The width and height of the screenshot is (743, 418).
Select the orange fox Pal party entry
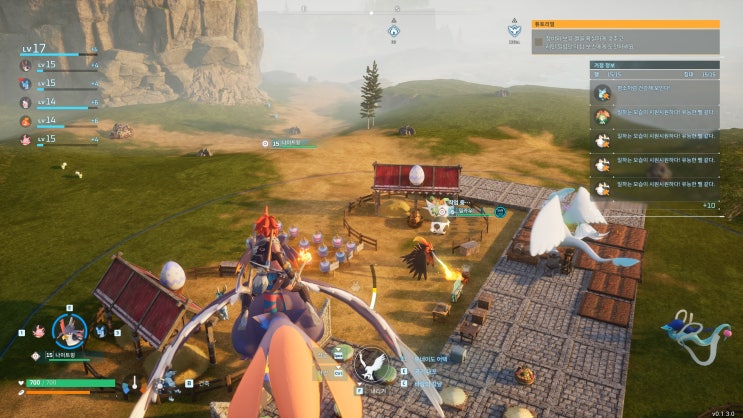[27, 120]
